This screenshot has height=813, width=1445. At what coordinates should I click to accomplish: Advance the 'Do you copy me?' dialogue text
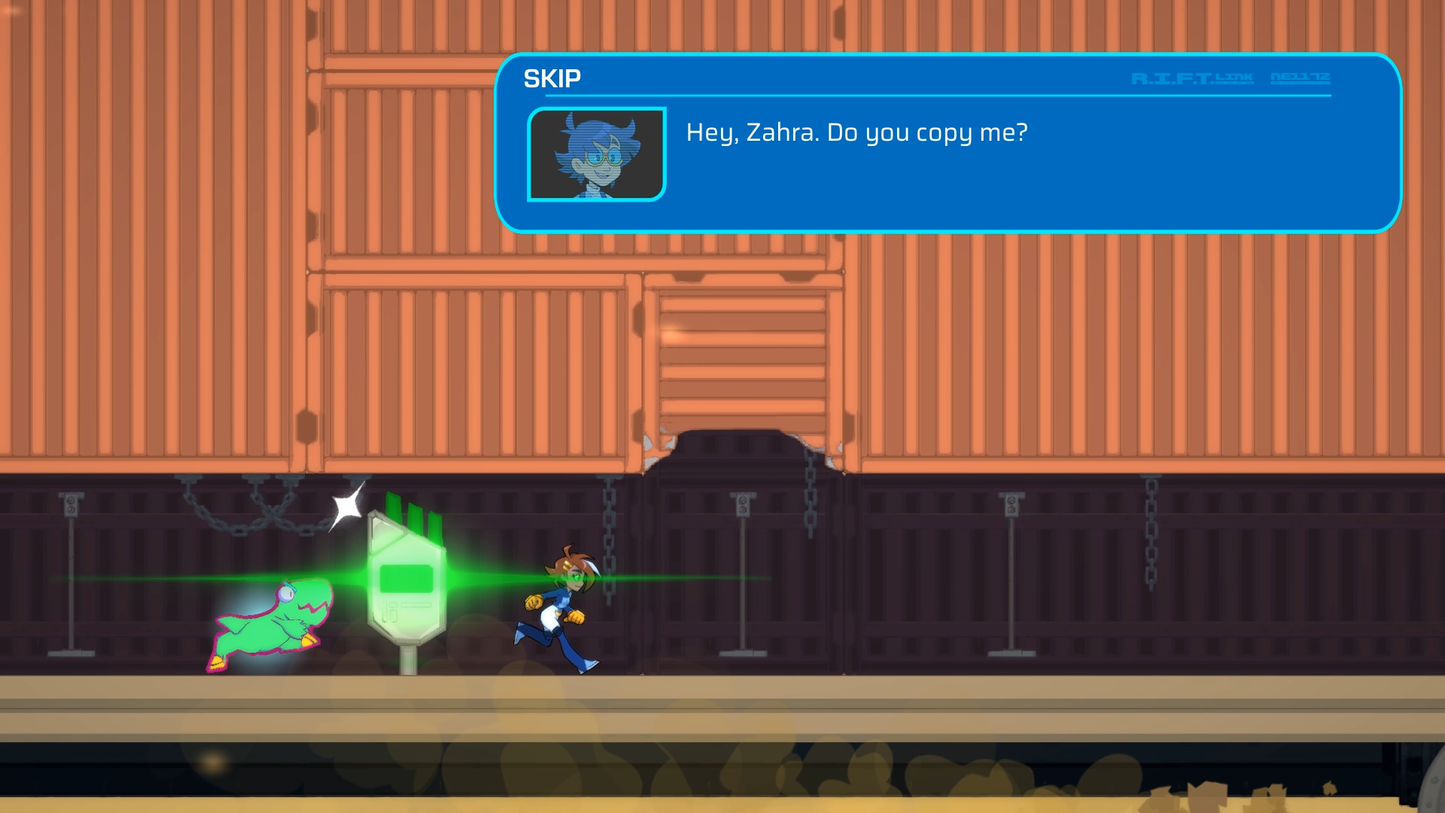(x=857, y=132)
